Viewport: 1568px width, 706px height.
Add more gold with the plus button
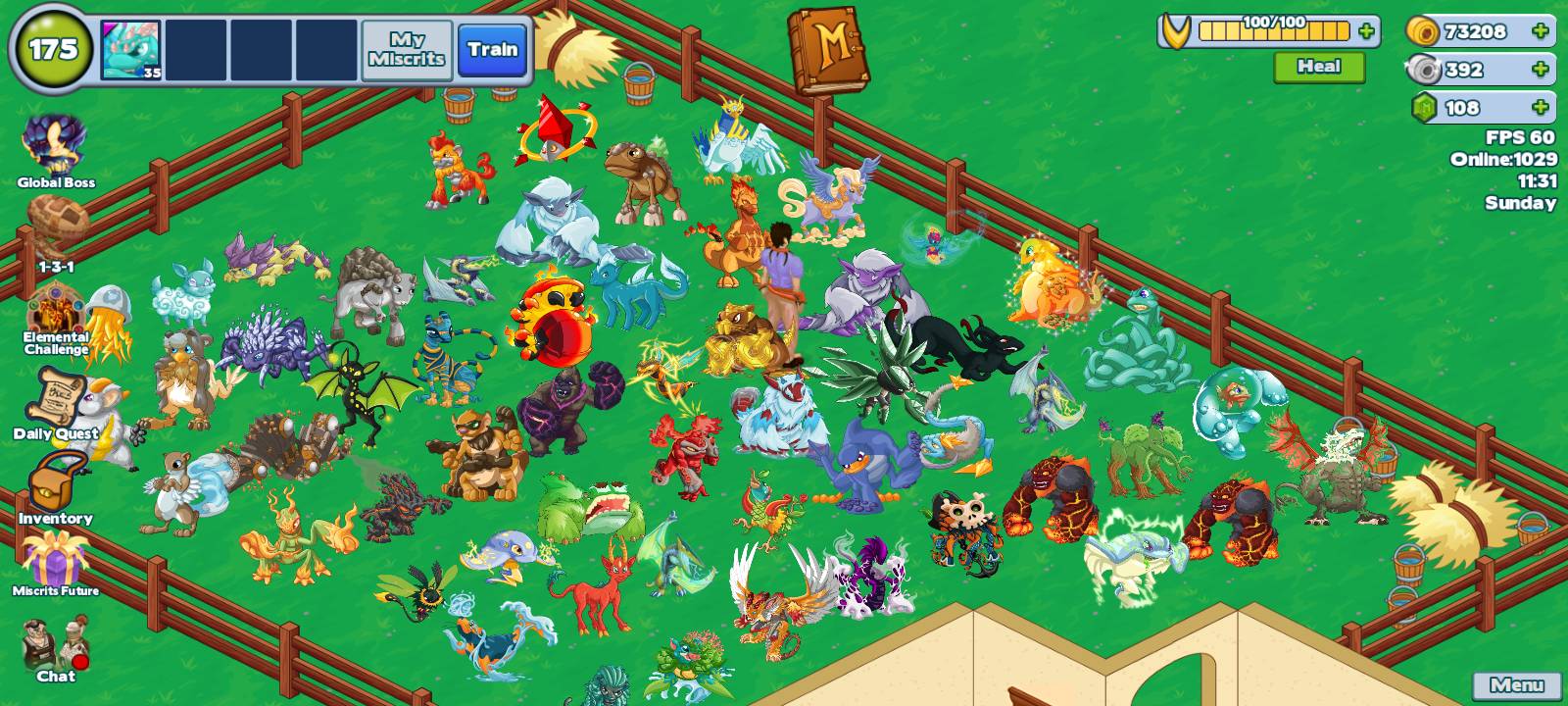(x=1541, y=31)
